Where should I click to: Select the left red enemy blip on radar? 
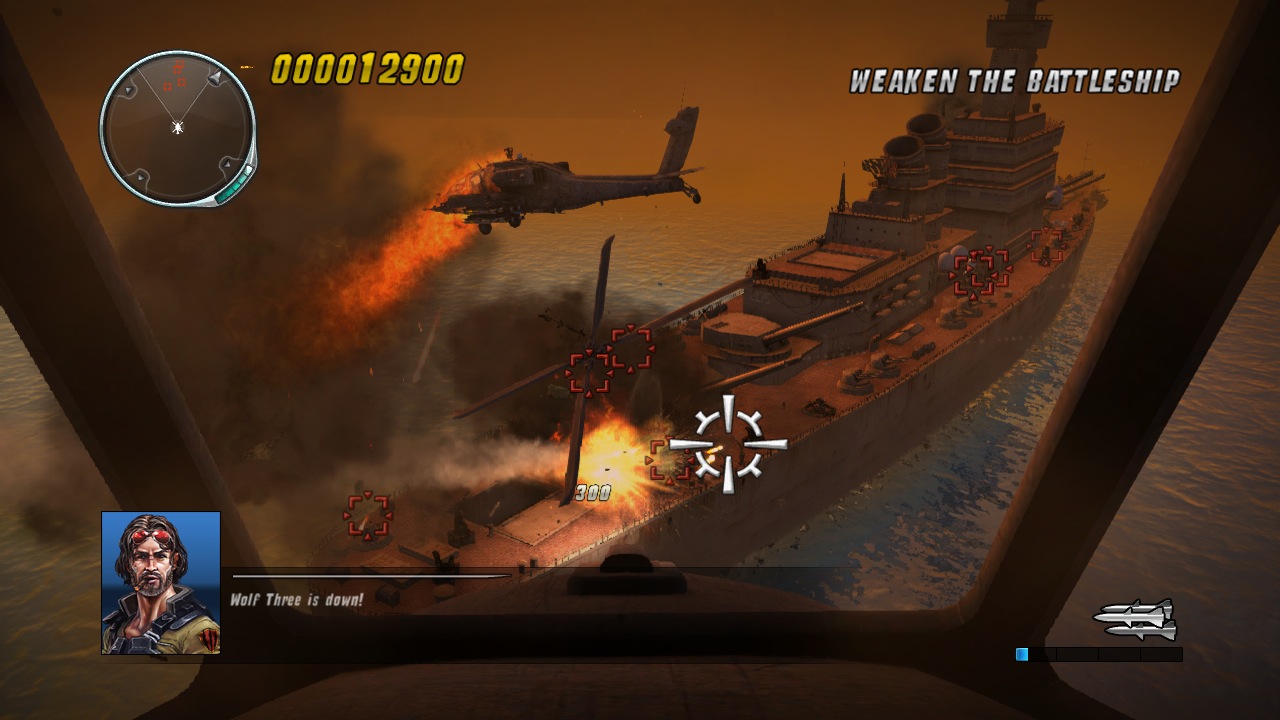[x=167, y=86]
